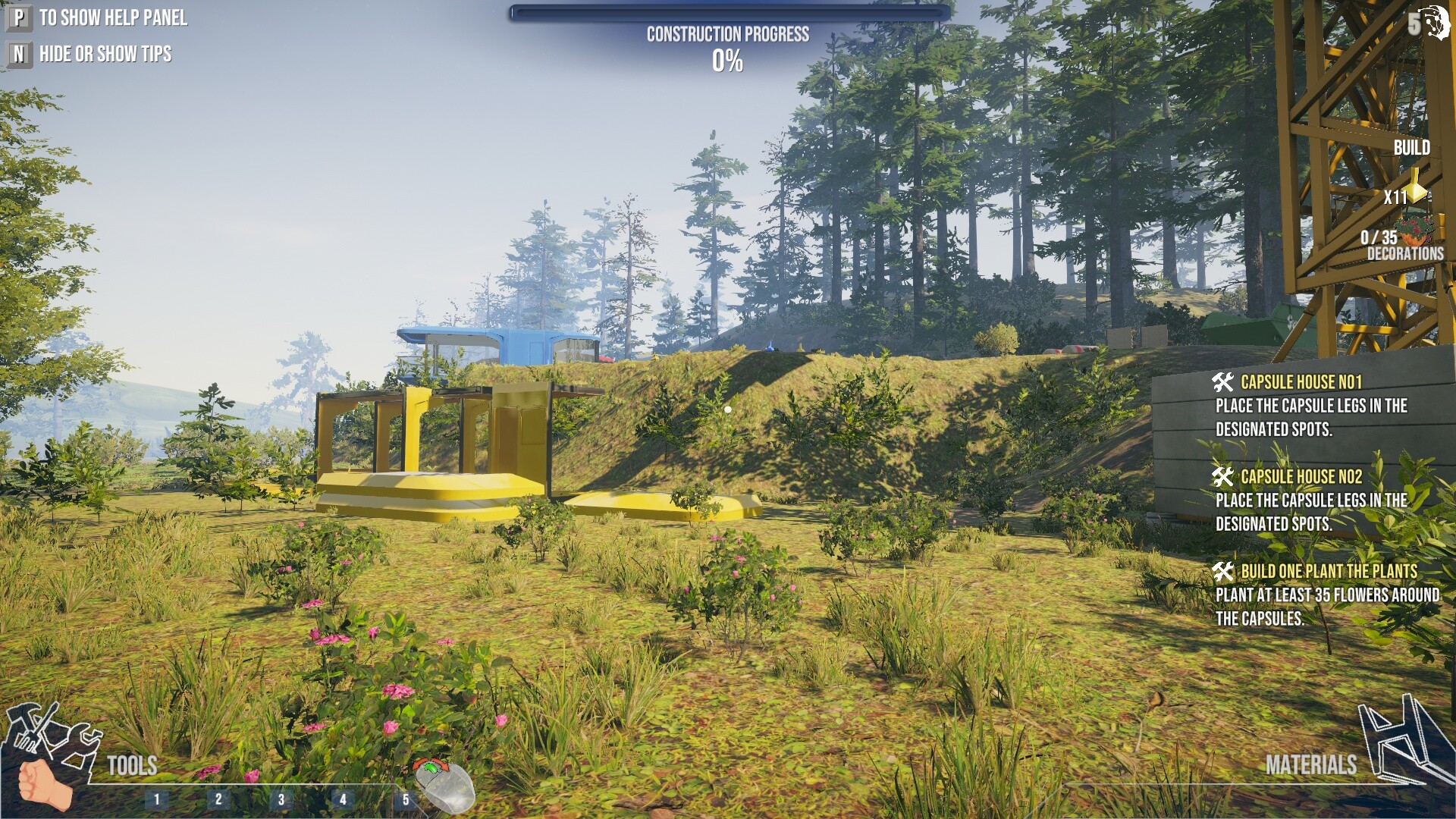Click the flower pot decorations icon
Viewport: 1456px width, 819px height.
pyautogui.click(x=1415, y=233)
